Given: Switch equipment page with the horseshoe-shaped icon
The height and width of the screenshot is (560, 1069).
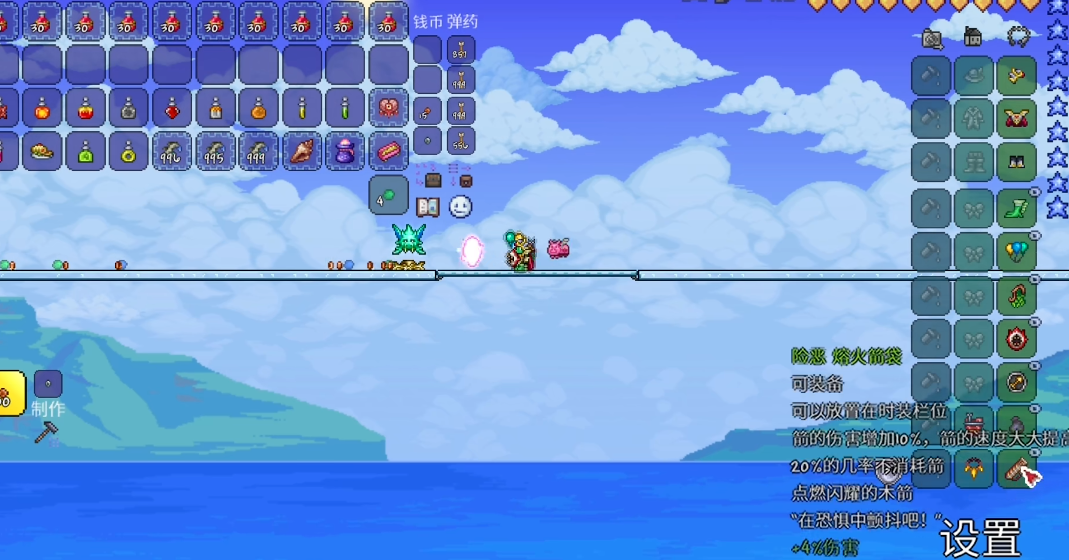Looking at the screenshot, I should point(1018,37).
